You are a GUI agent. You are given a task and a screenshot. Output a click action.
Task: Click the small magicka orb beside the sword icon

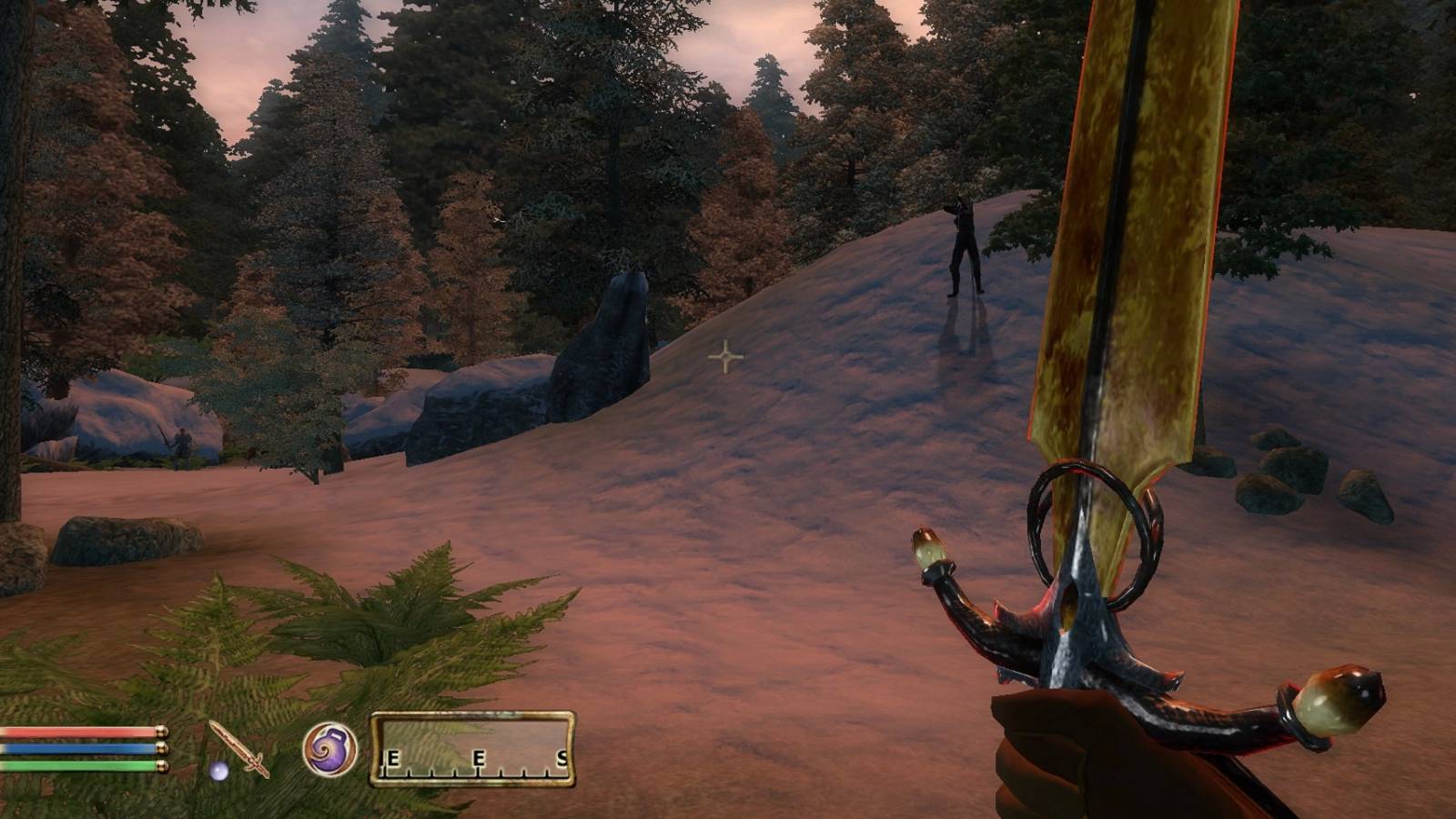click(x=218, y=772)
